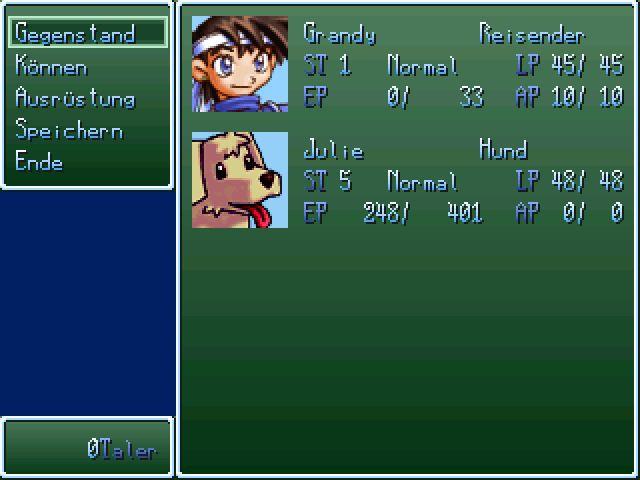Open the Gegenstand item menu
Image resolution: width=640 pixels, height=480 pixels.
pyautogui.click(x=75, y=34)
